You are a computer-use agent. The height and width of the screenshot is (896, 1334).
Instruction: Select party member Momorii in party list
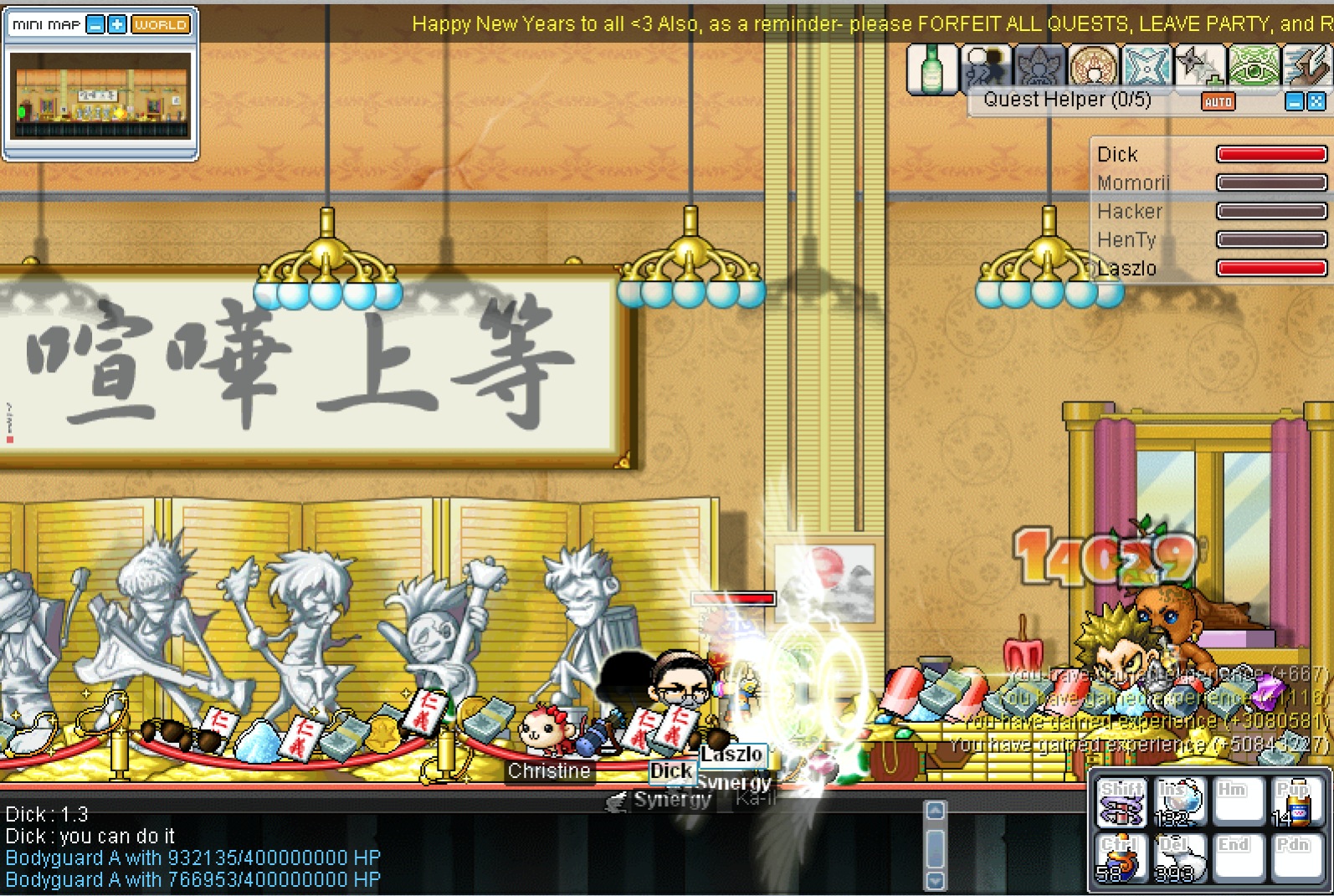(x=1133, y=183)
